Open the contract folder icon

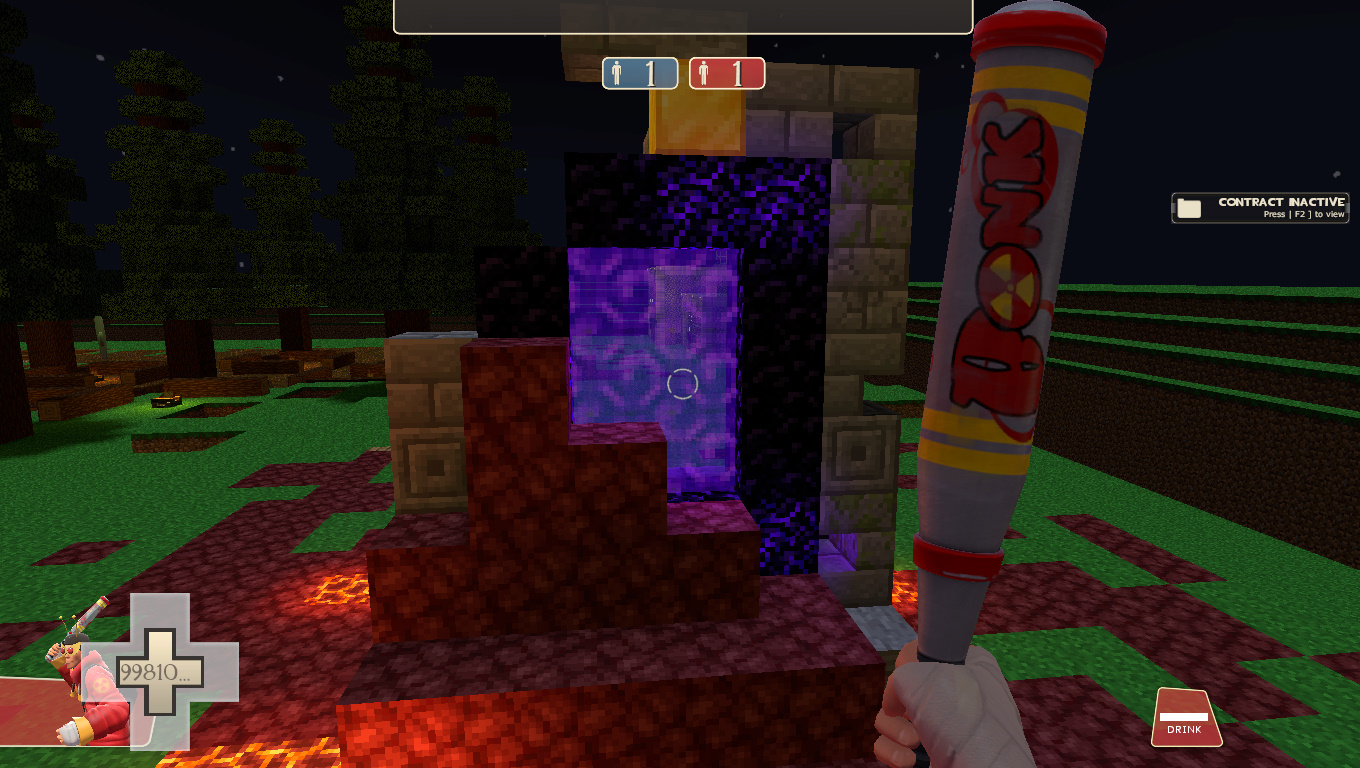click(x=1188, y=207)
